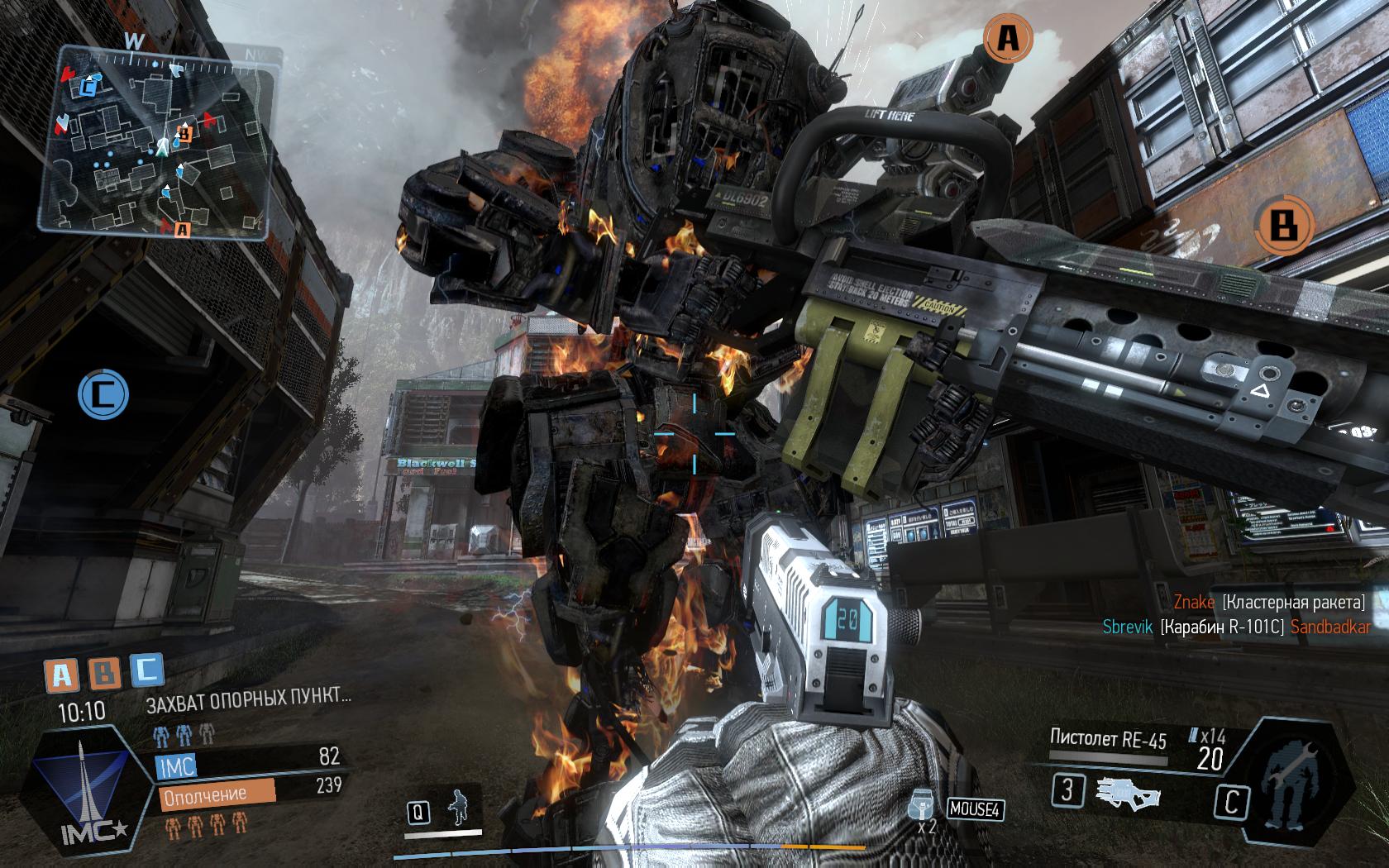
Task: Select the orange hardpoint A waypoint marker
Action: click(1006, 38)
